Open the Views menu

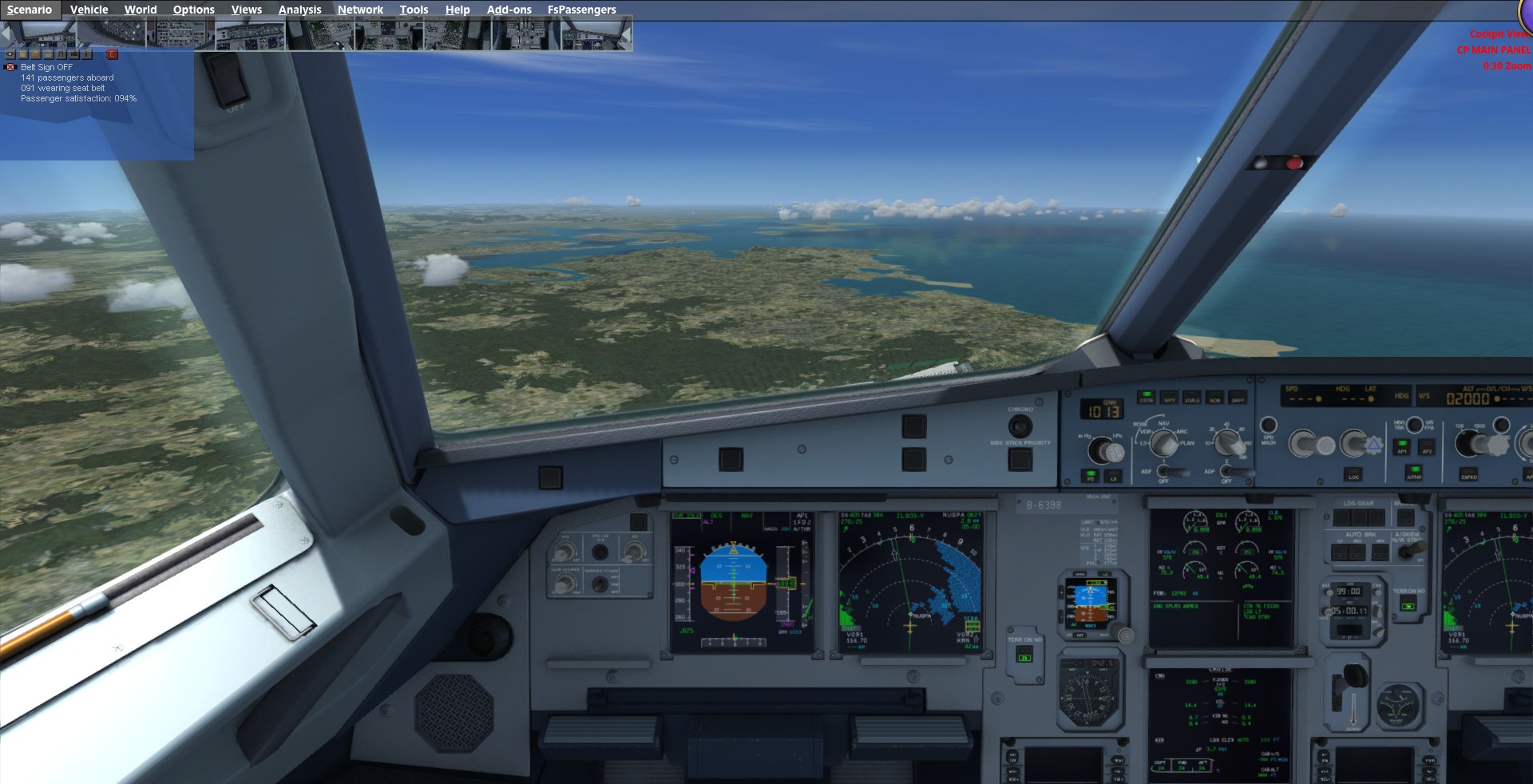coord(246,10)
